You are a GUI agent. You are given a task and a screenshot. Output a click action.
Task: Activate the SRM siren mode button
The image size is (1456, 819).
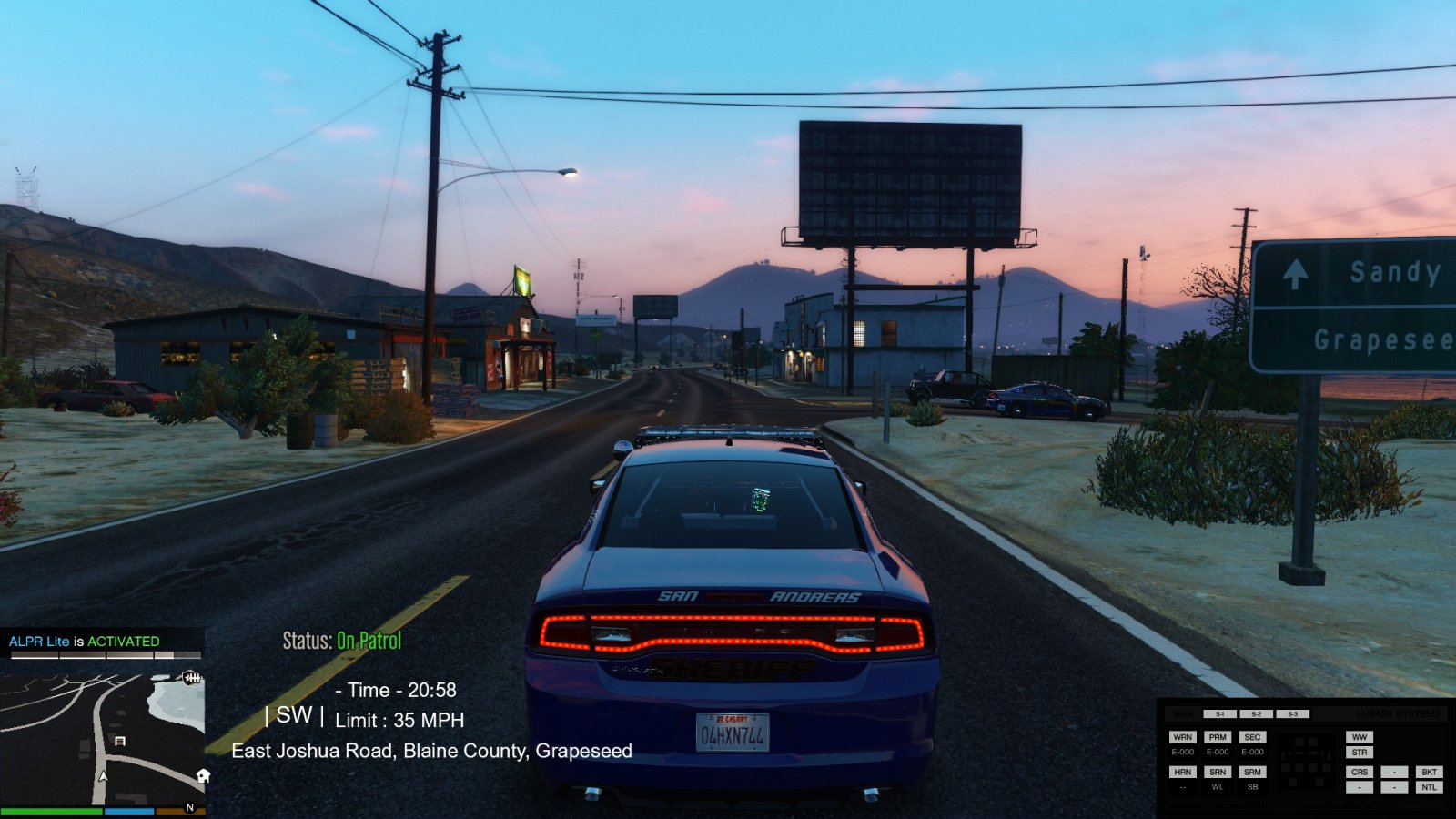(1252, 772)
